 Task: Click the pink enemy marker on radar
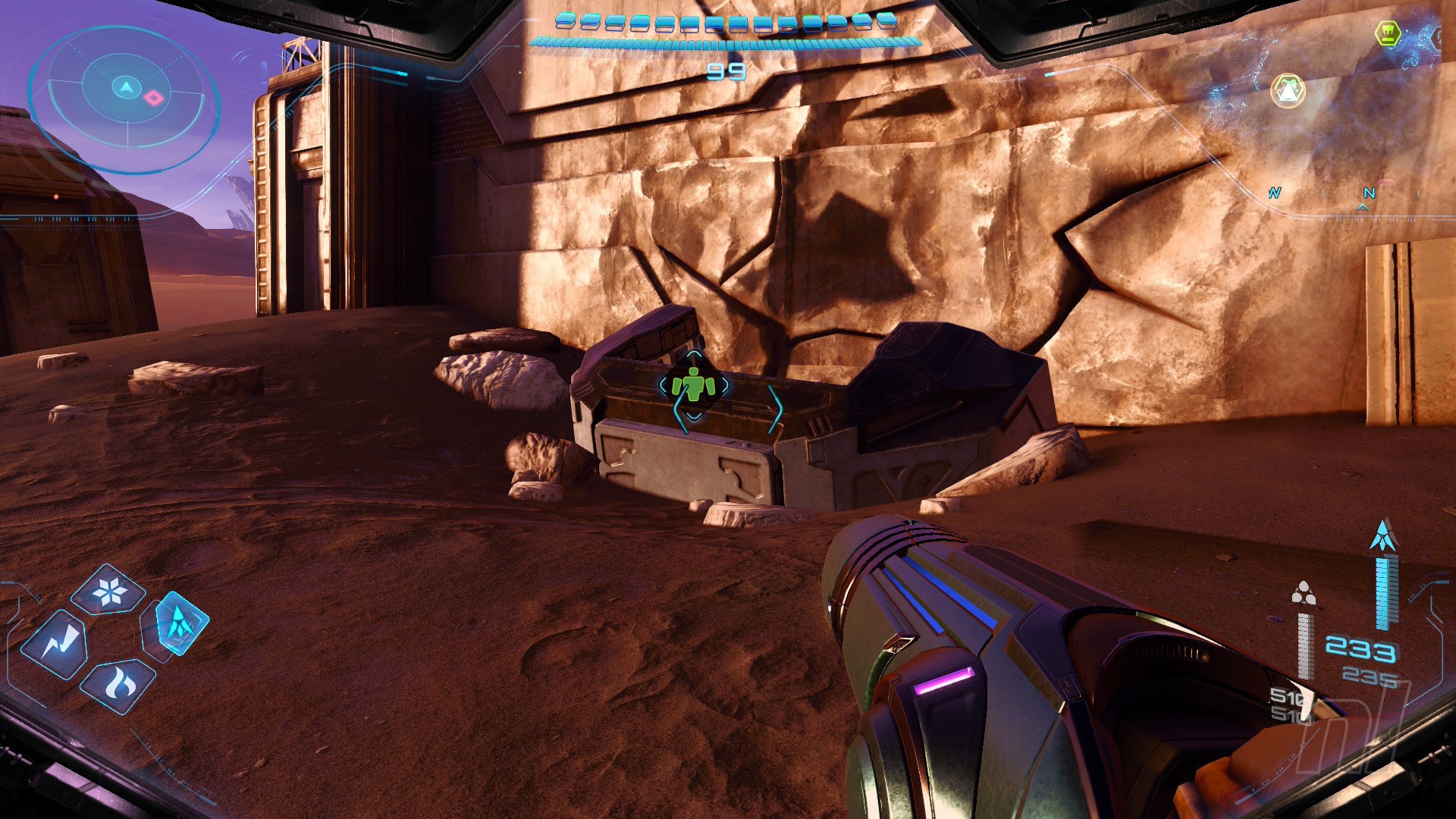pyautogui.click(x=154, y=97)
